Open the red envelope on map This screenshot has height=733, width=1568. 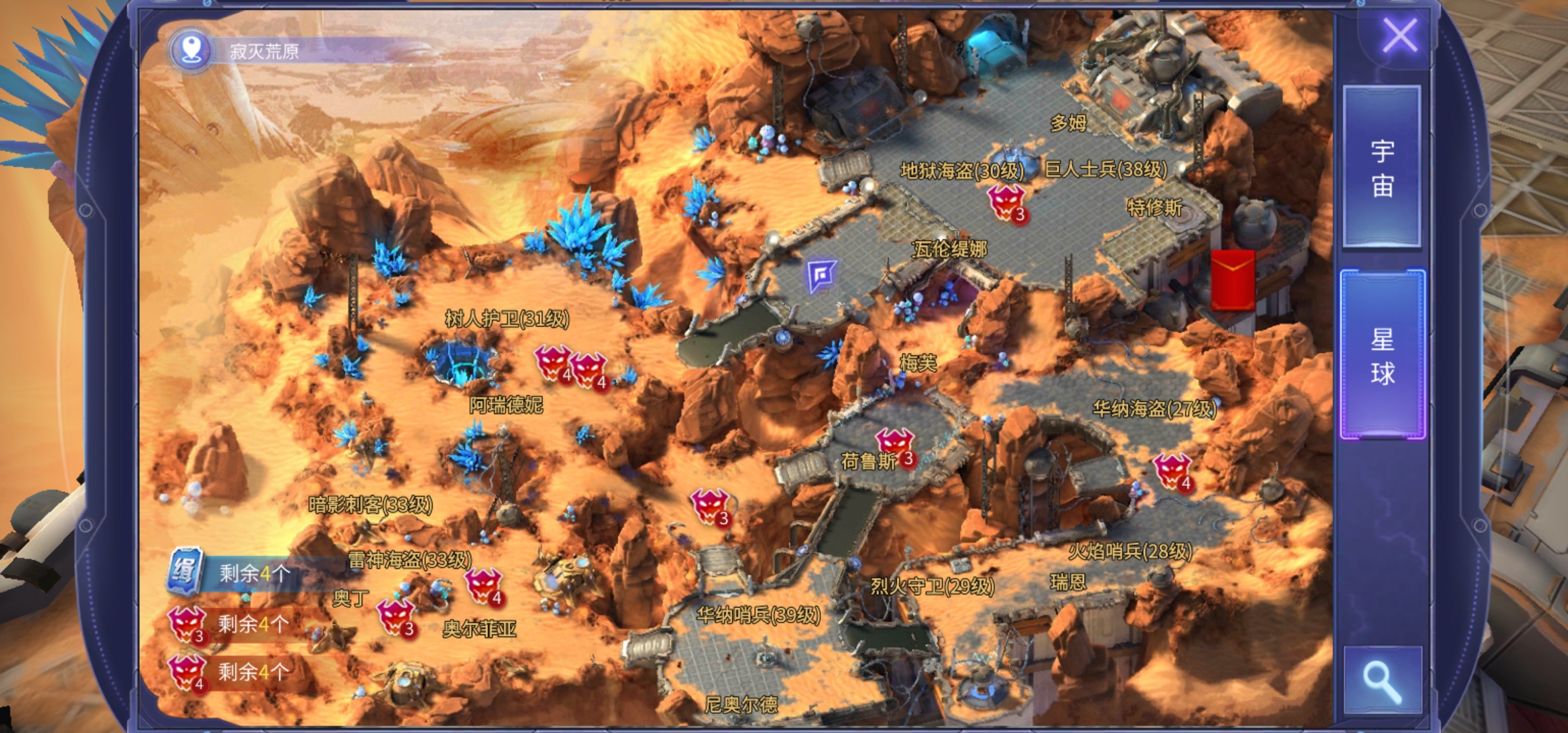point(1232,280)
